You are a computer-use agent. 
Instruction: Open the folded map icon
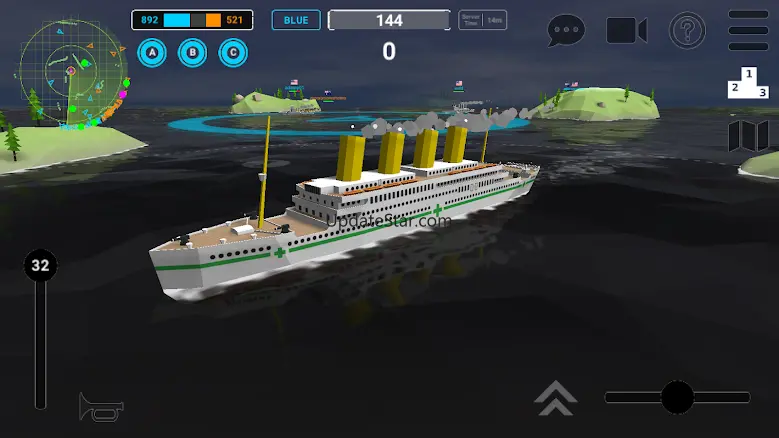[x=748, y=136]
